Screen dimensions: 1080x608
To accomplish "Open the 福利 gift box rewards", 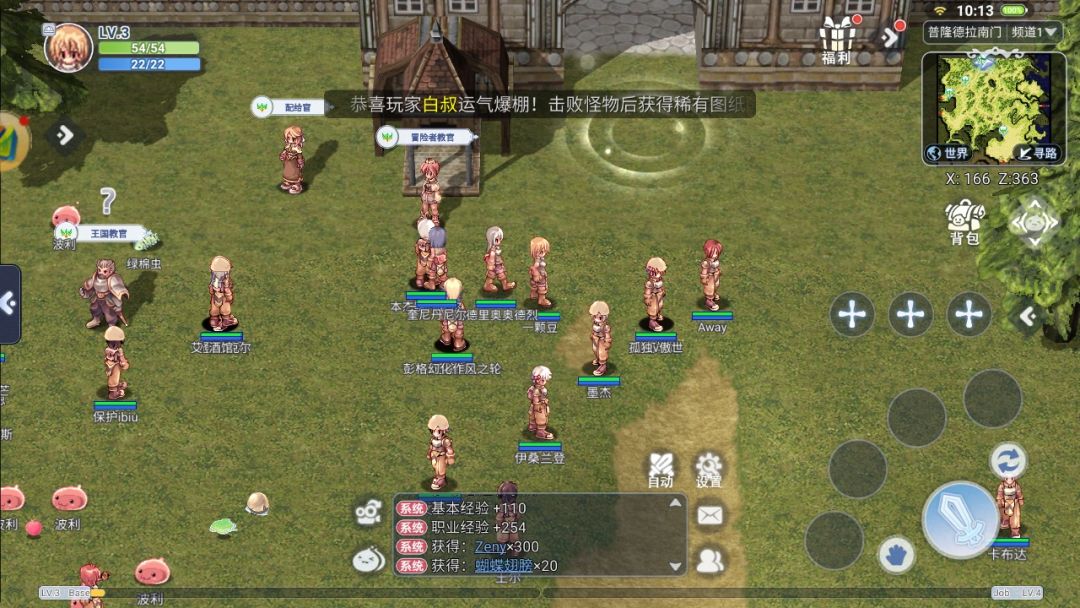I will [836, 40].
